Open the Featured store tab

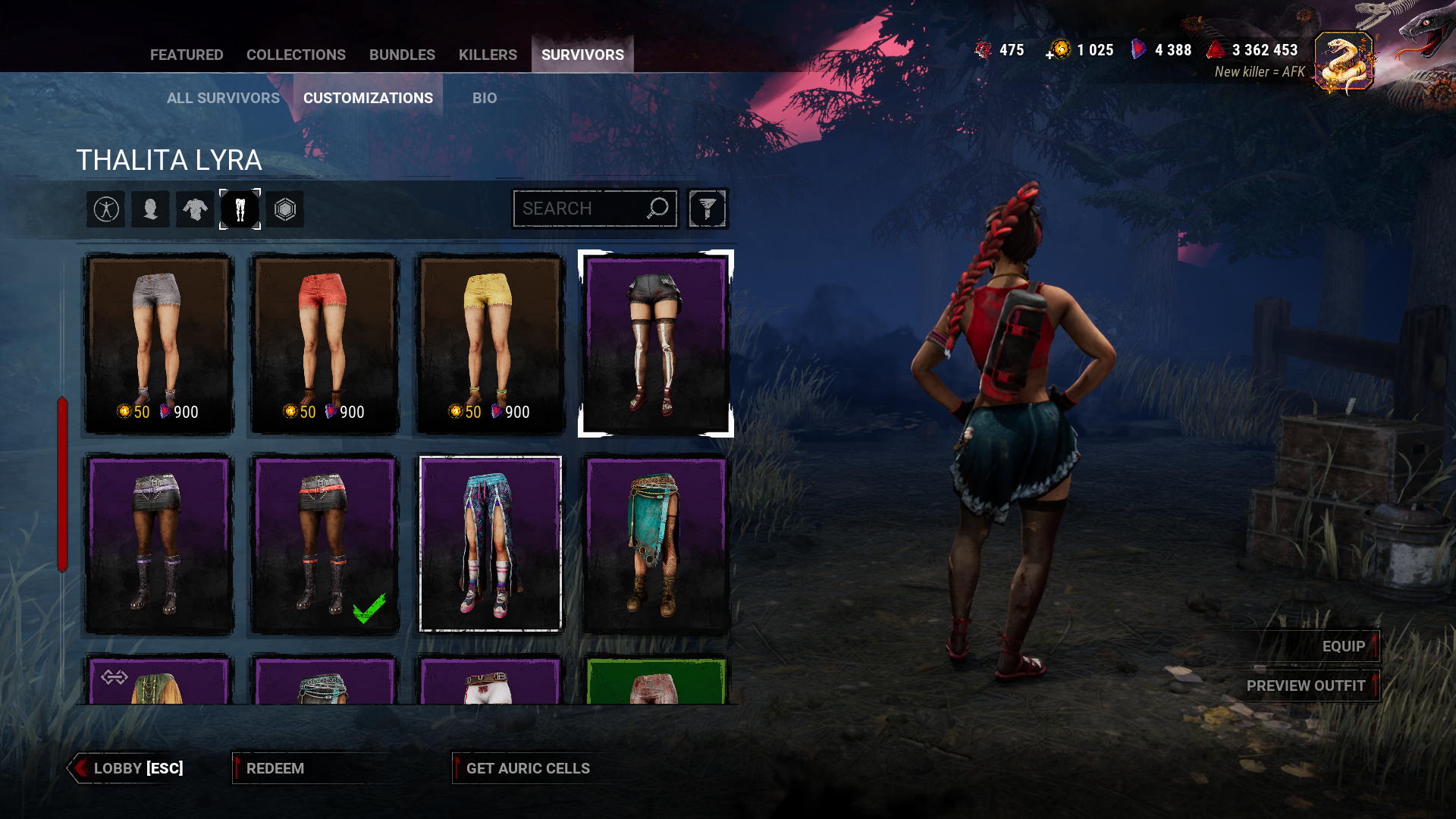[x=187, y=55]
